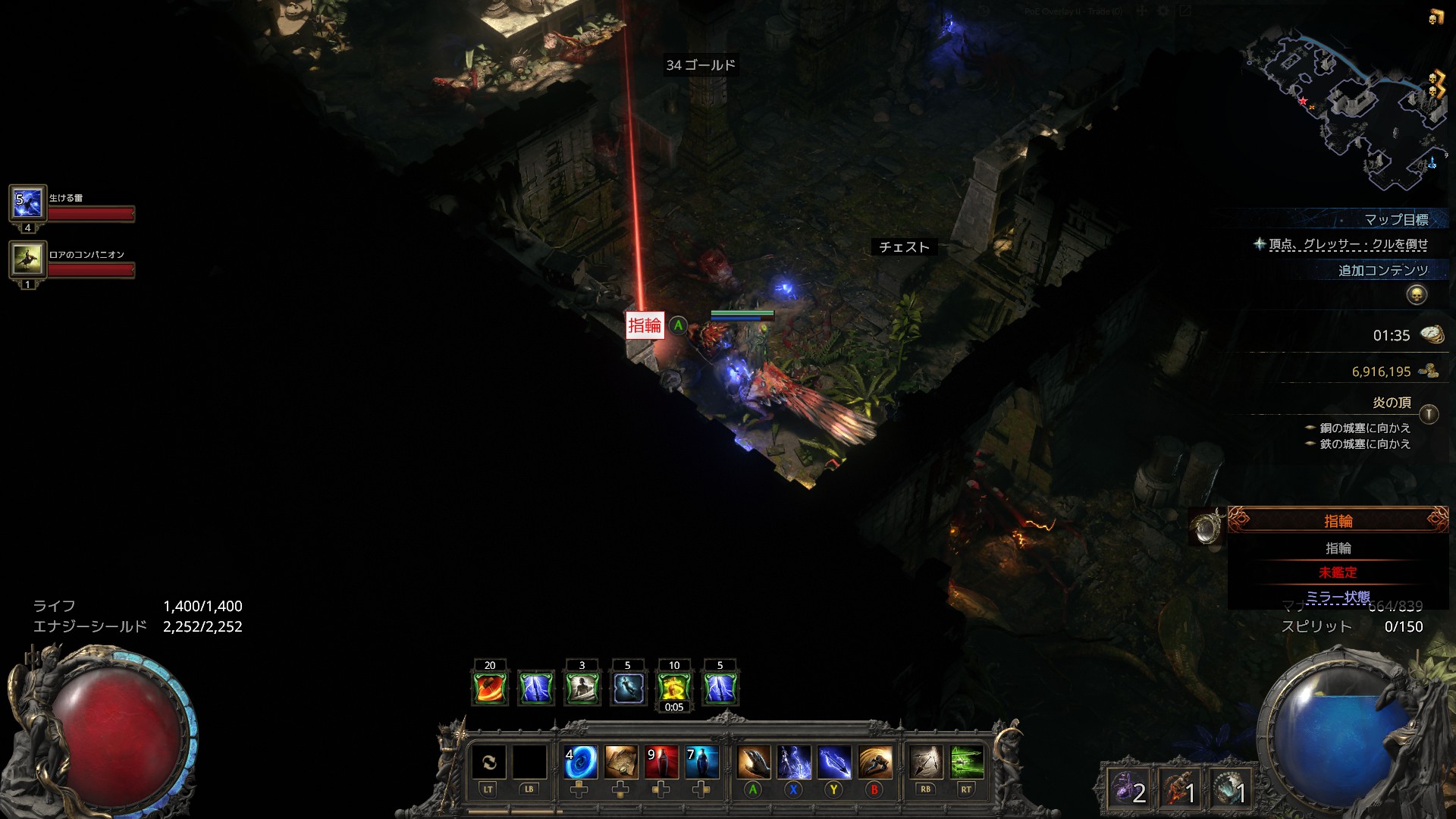
Task: Select the grasping hand skill
Action: click(x=753, y=762)
